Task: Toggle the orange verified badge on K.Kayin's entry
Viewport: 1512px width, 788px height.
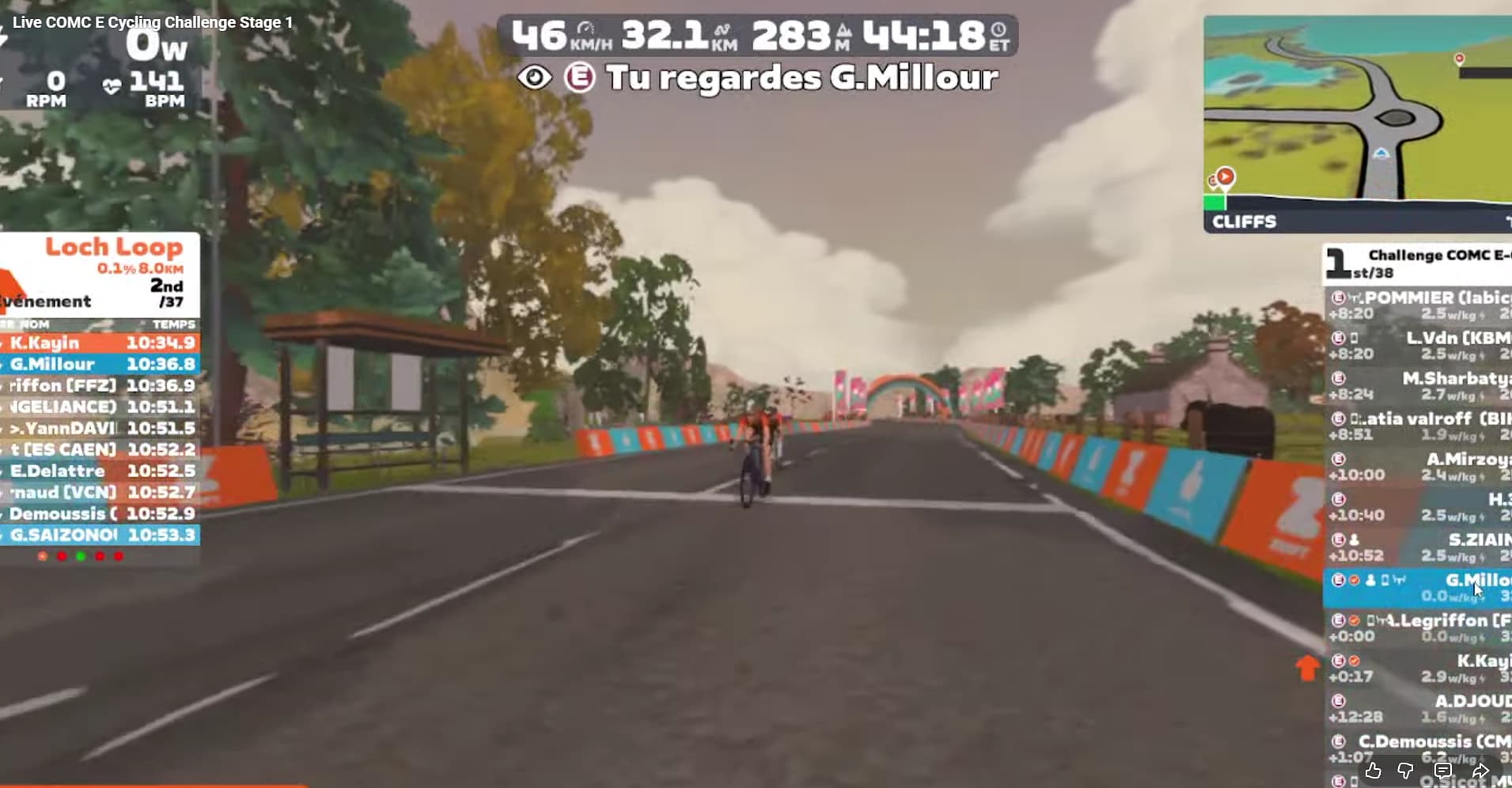Action: click(x=1355, y=658)
